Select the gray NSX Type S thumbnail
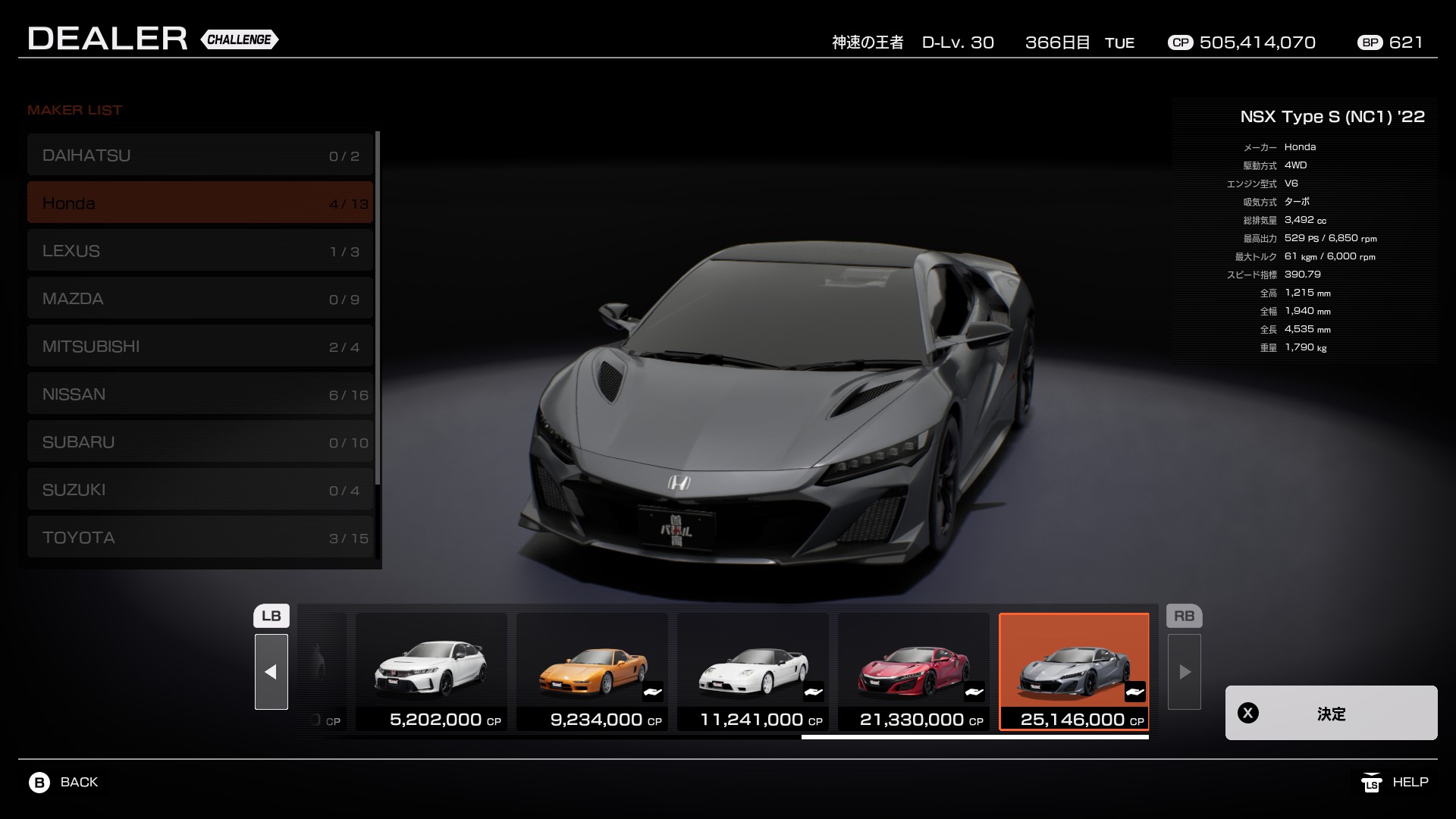This screenshot has width=1456, height=819. click(x=1074, y=671)
